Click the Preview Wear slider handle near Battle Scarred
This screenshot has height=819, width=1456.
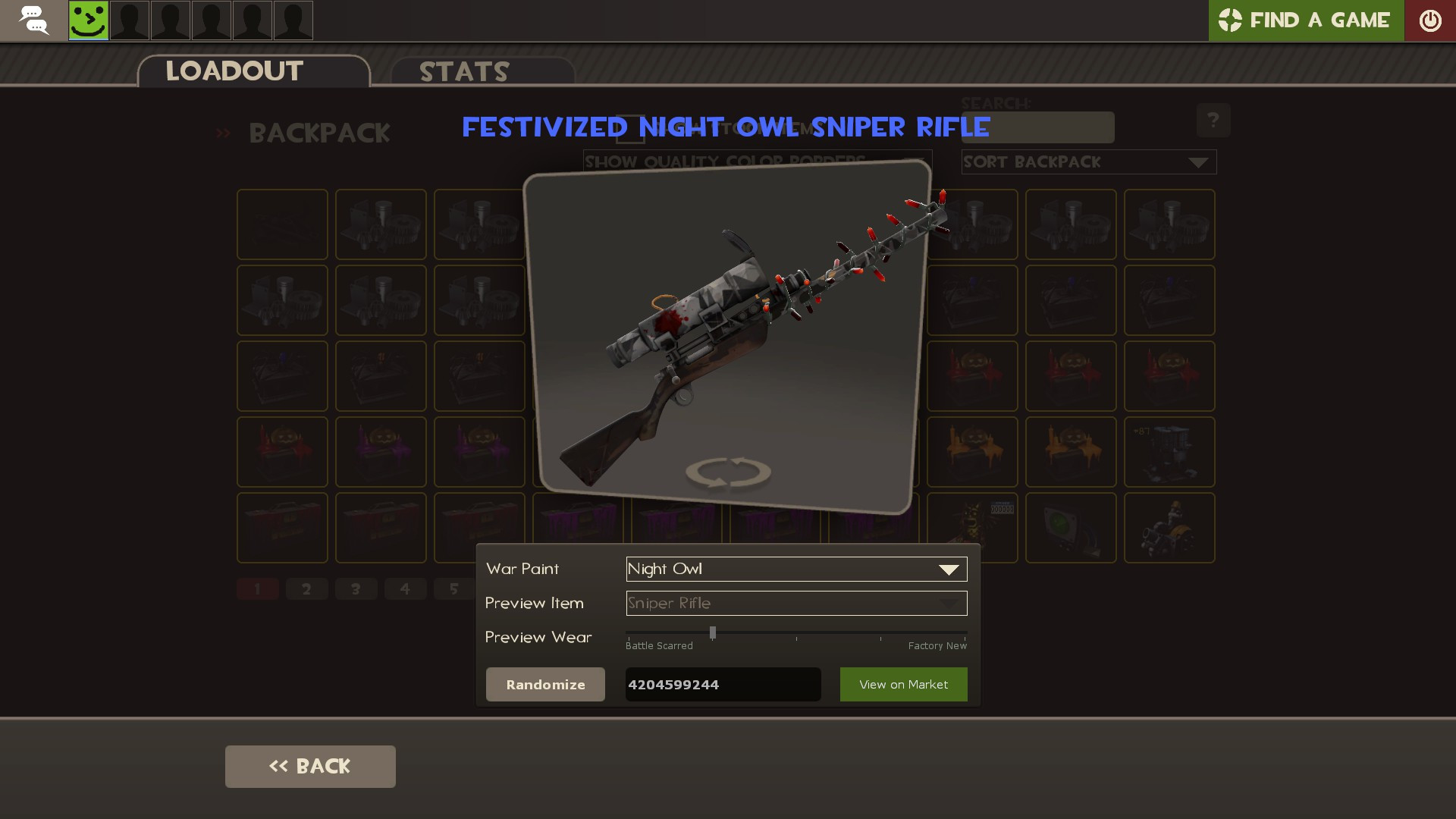pyautogui.click(x=711, y=632)
